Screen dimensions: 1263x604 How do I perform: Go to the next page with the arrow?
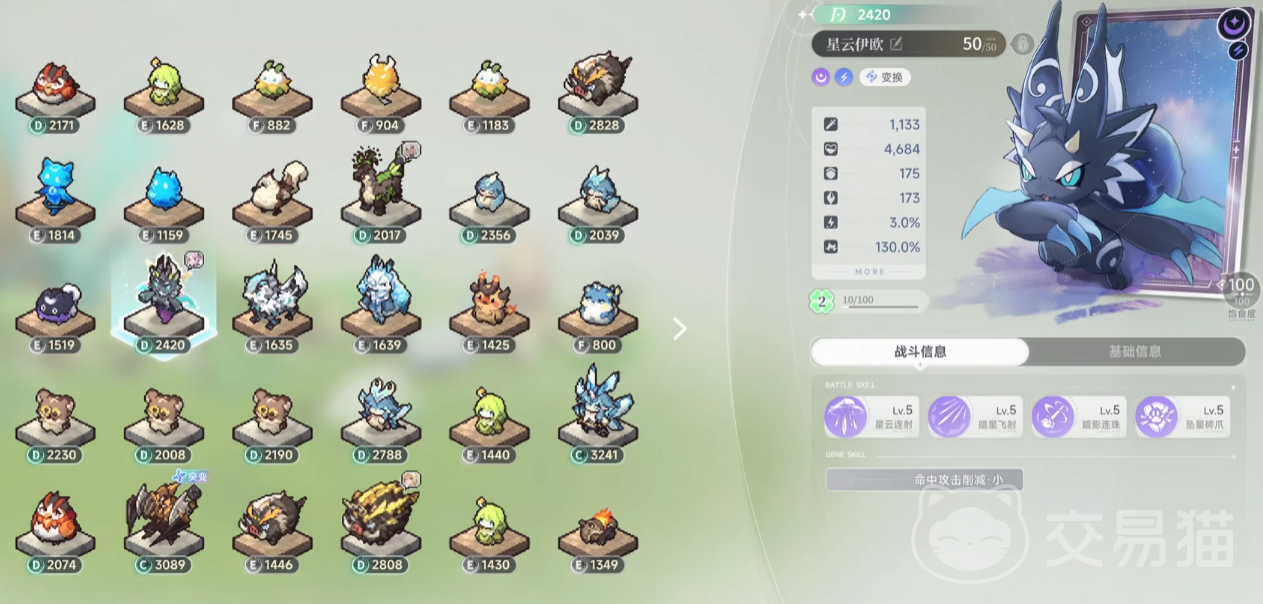point(680,329)
